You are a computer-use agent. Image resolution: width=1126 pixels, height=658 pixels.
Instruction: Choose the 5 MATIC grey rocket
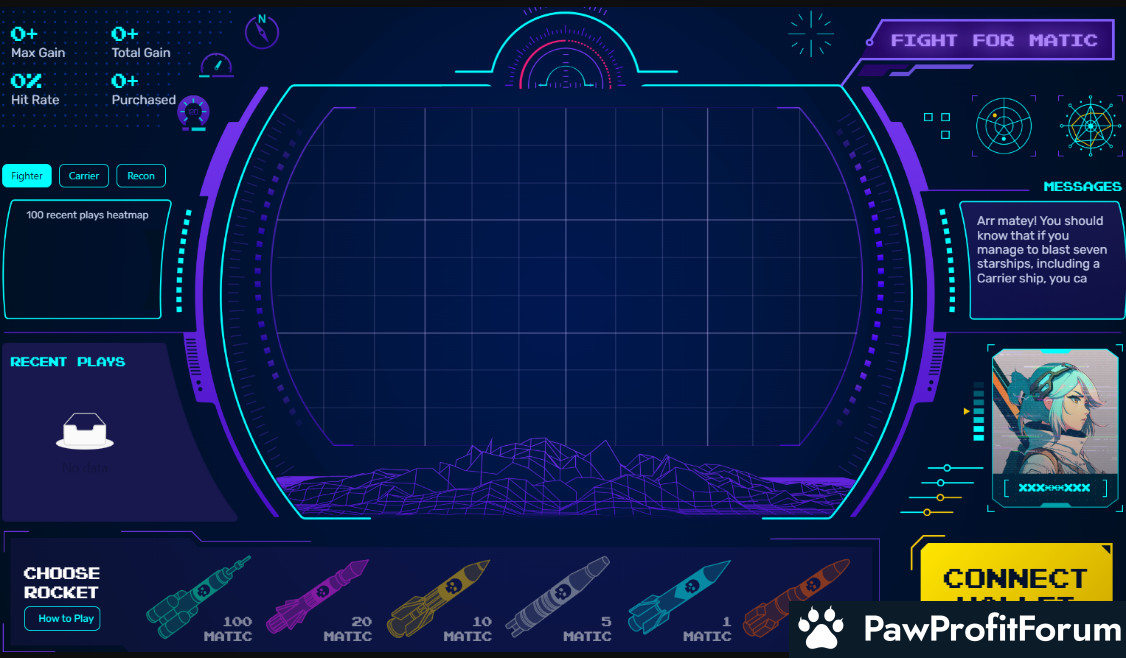(557, 599)
